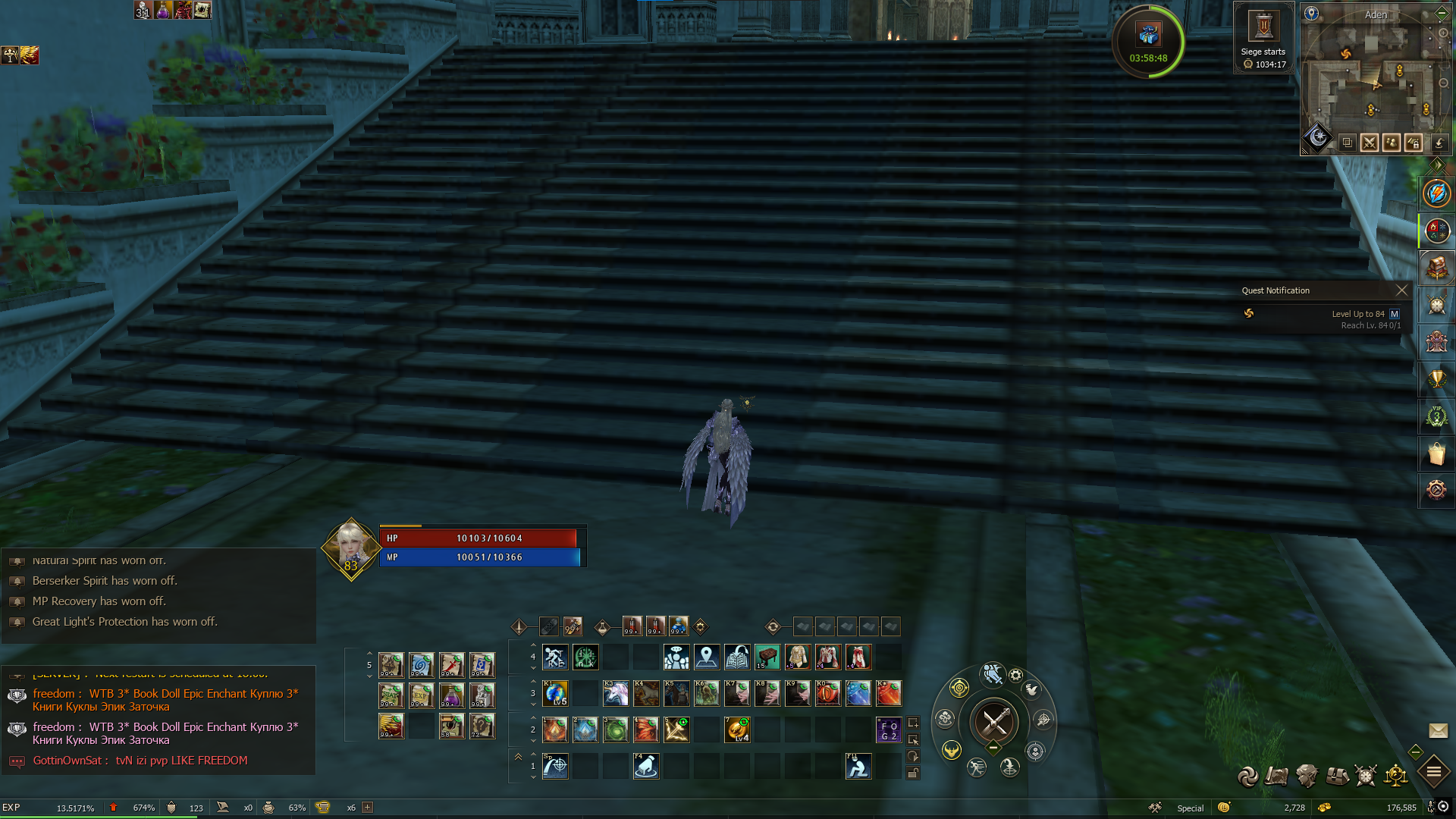Viewport: 1456px width, 819px height.
Task: Click the crossed swords attack button
Action: [x=994, y=721]
